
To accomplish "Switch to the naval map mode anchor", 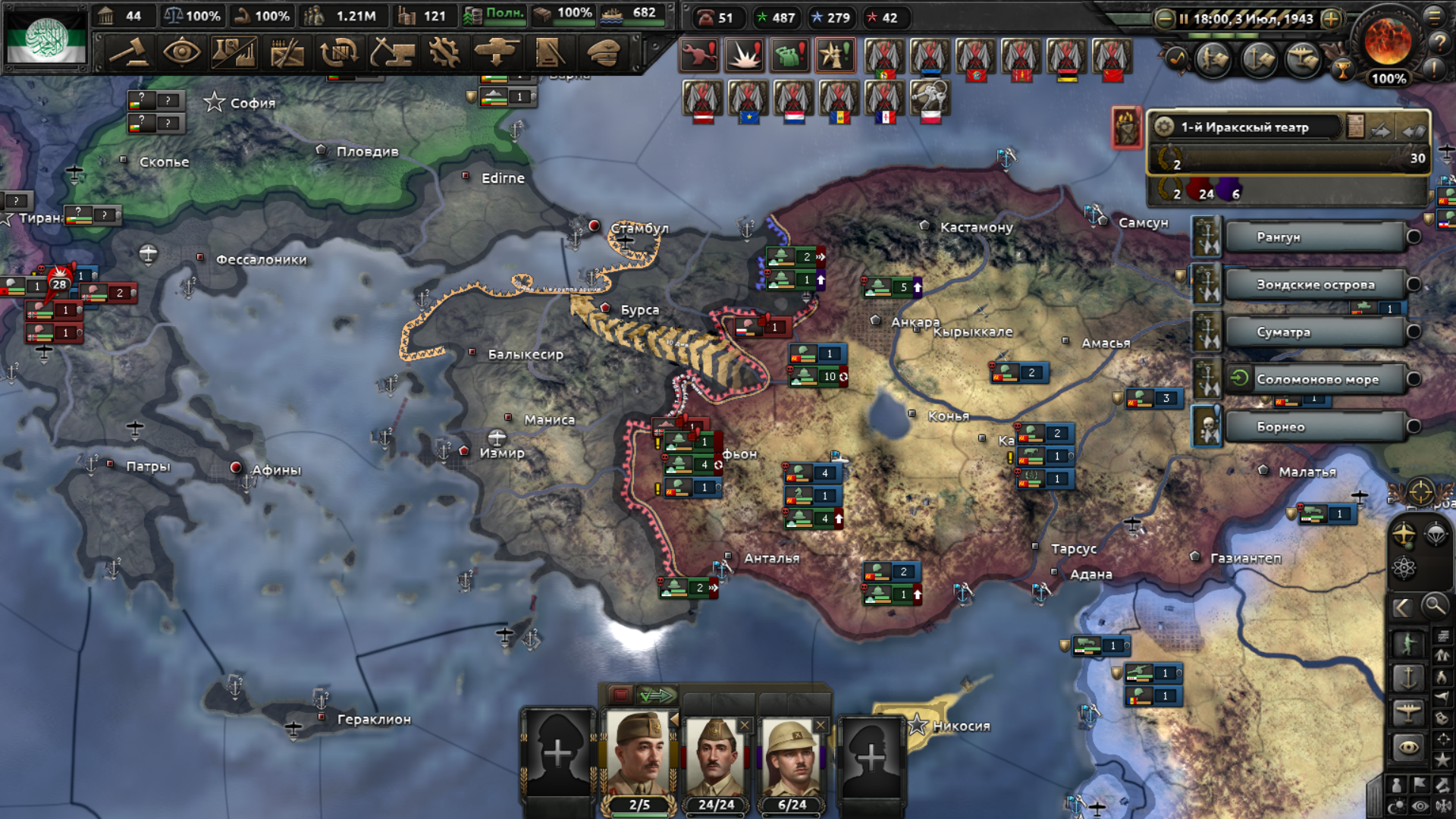I will [1408, 677].
